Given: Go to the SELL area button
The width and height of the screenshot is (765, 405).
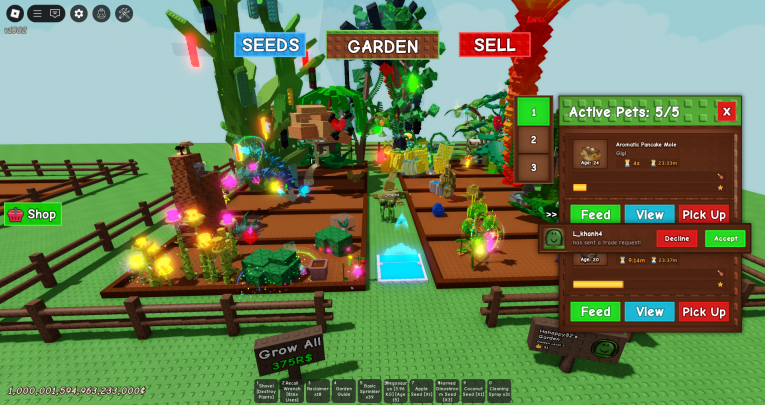Looking at the screenshot, I should tap(494, 45).
